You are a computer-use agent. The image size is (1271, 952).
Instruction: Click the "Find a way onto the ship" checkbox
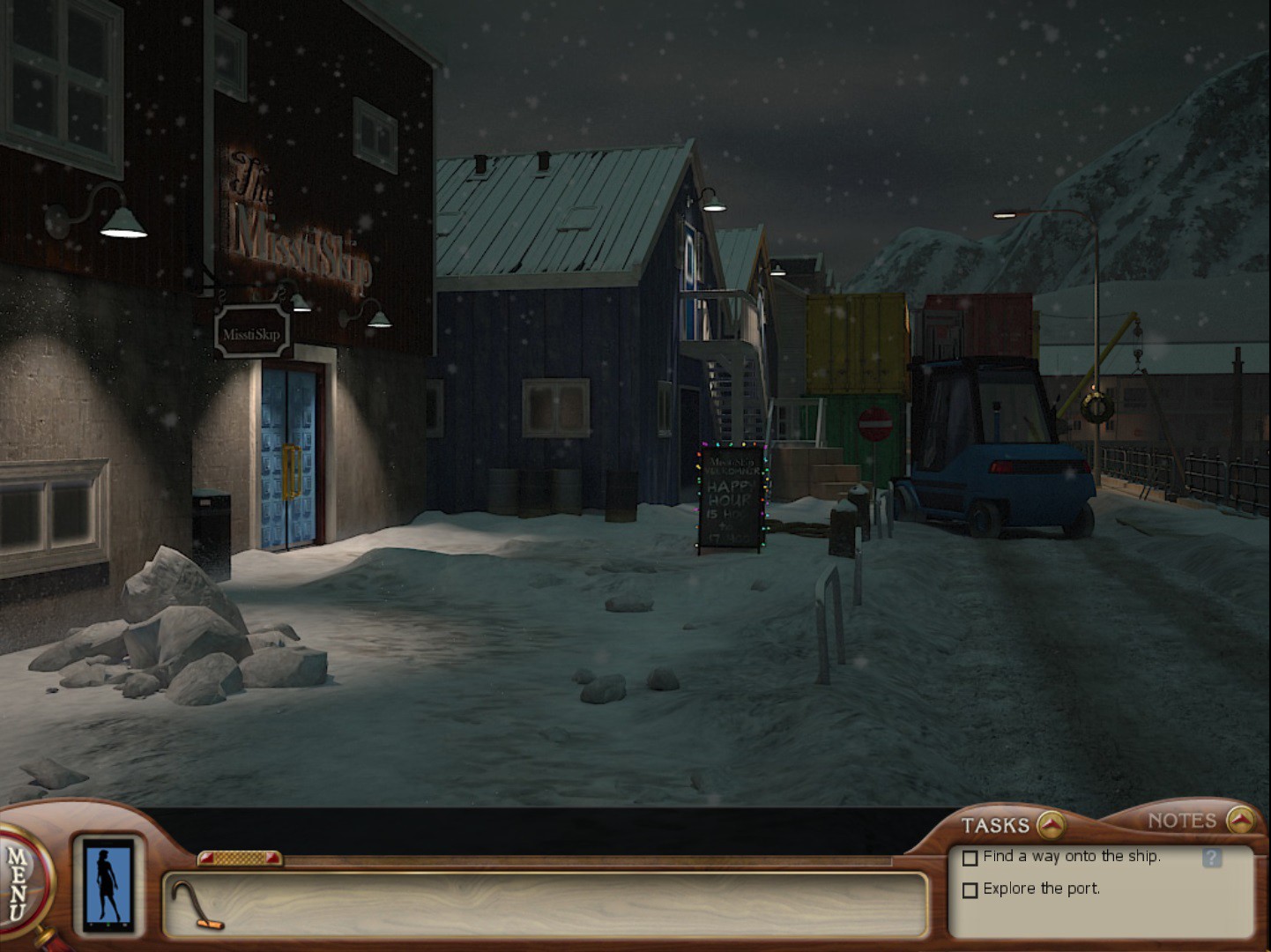970,858
